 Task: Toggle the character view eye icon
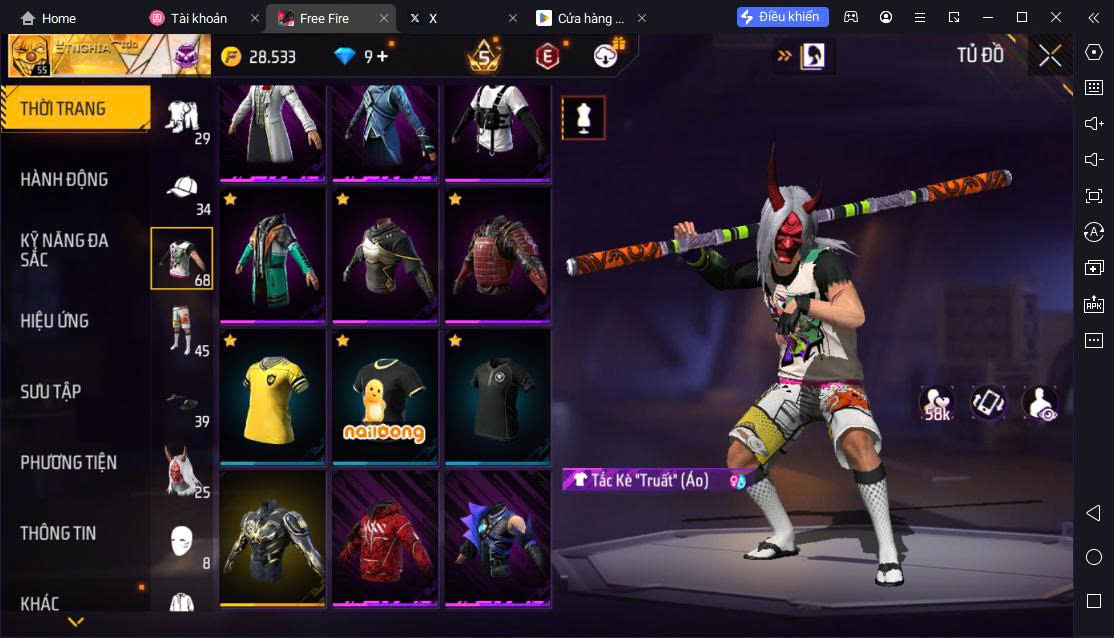coord(1040,403)
